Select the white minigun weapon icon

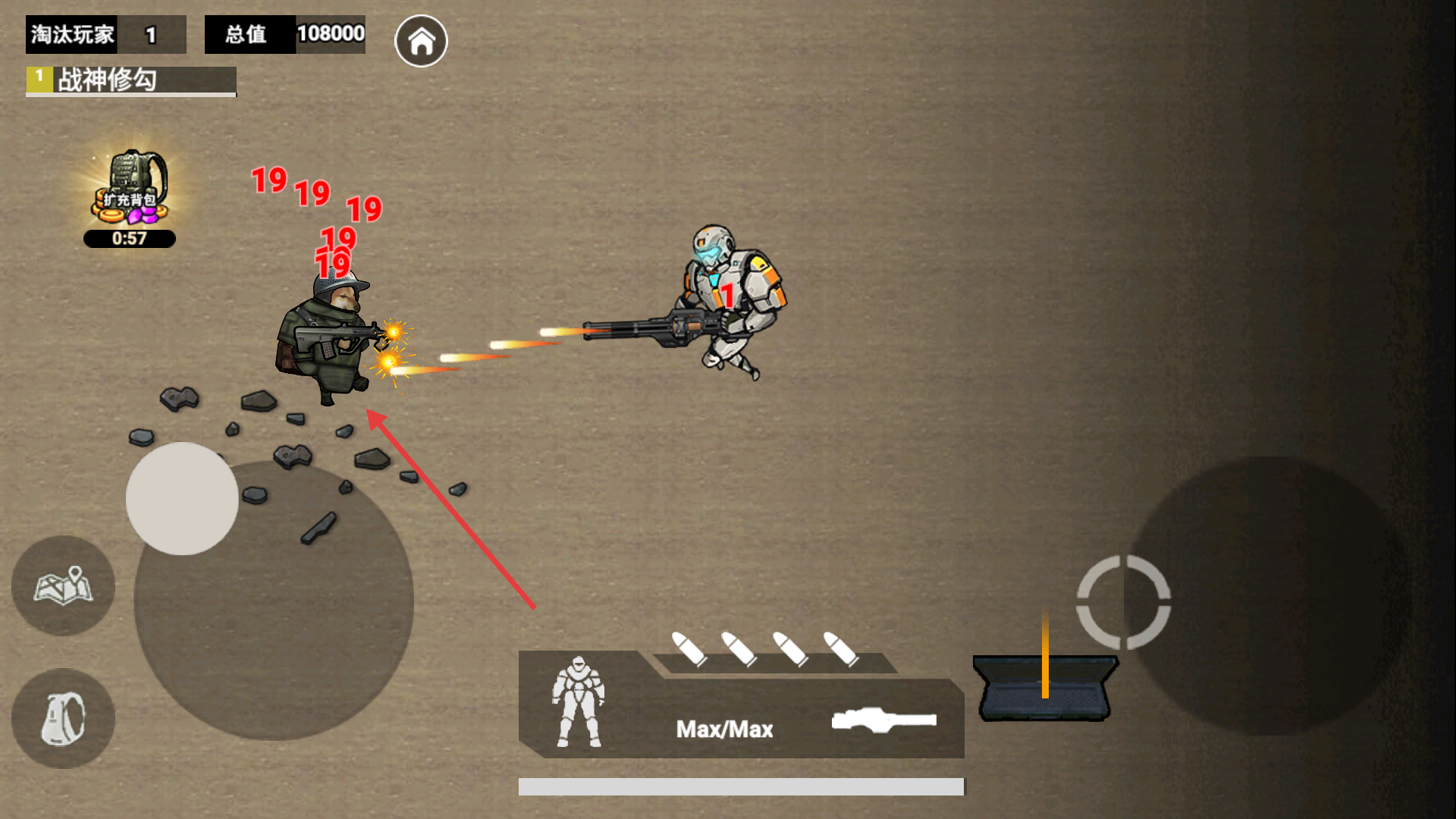[x=883, y=720]
